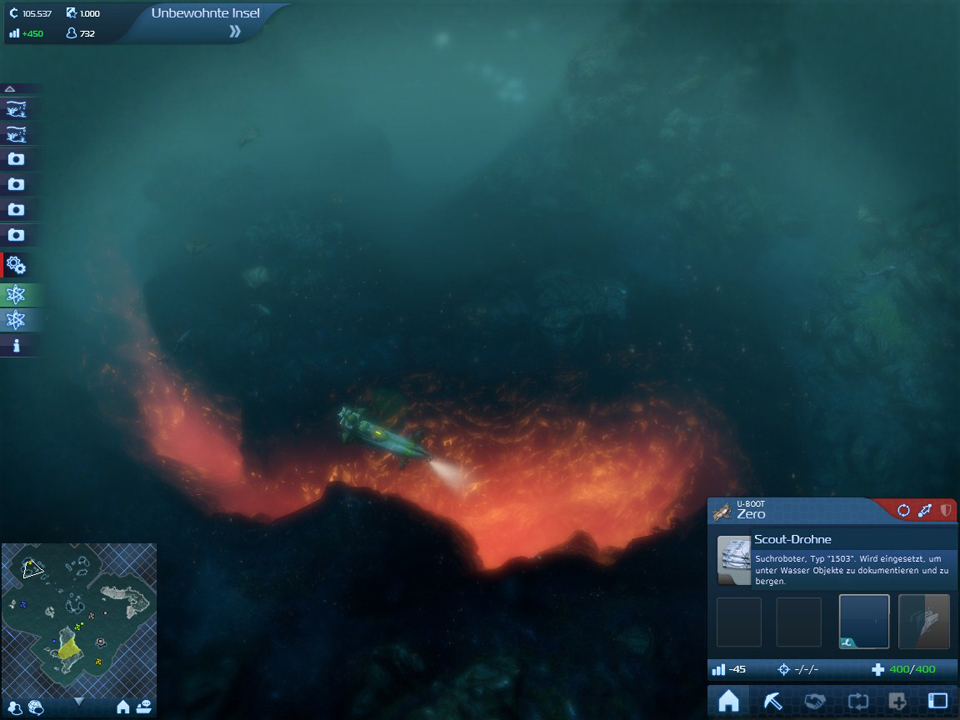The height and width of the screenshot is (720, 960).
Task: Activate the escort arrow button in the submarine header
Action: [x=925, y=511]
